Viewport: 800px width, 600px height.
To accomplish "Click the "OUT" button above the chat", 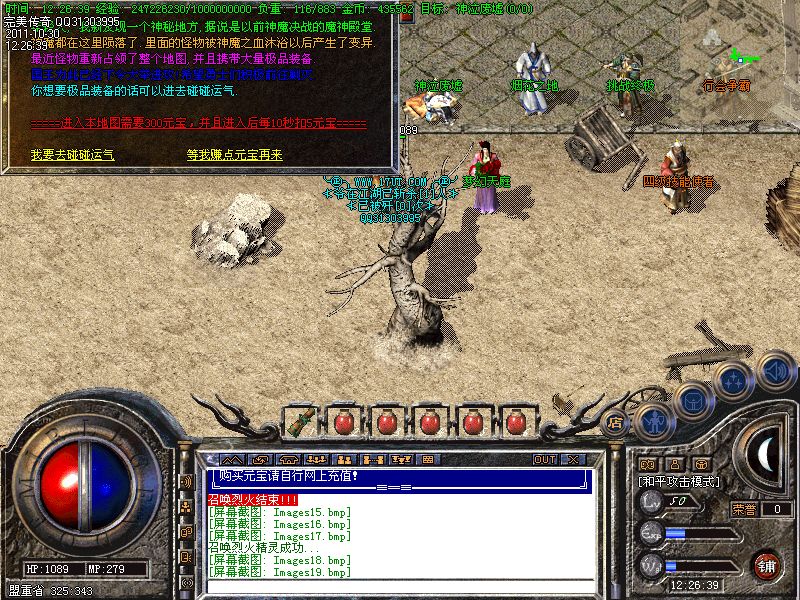I will pos(544,459).
